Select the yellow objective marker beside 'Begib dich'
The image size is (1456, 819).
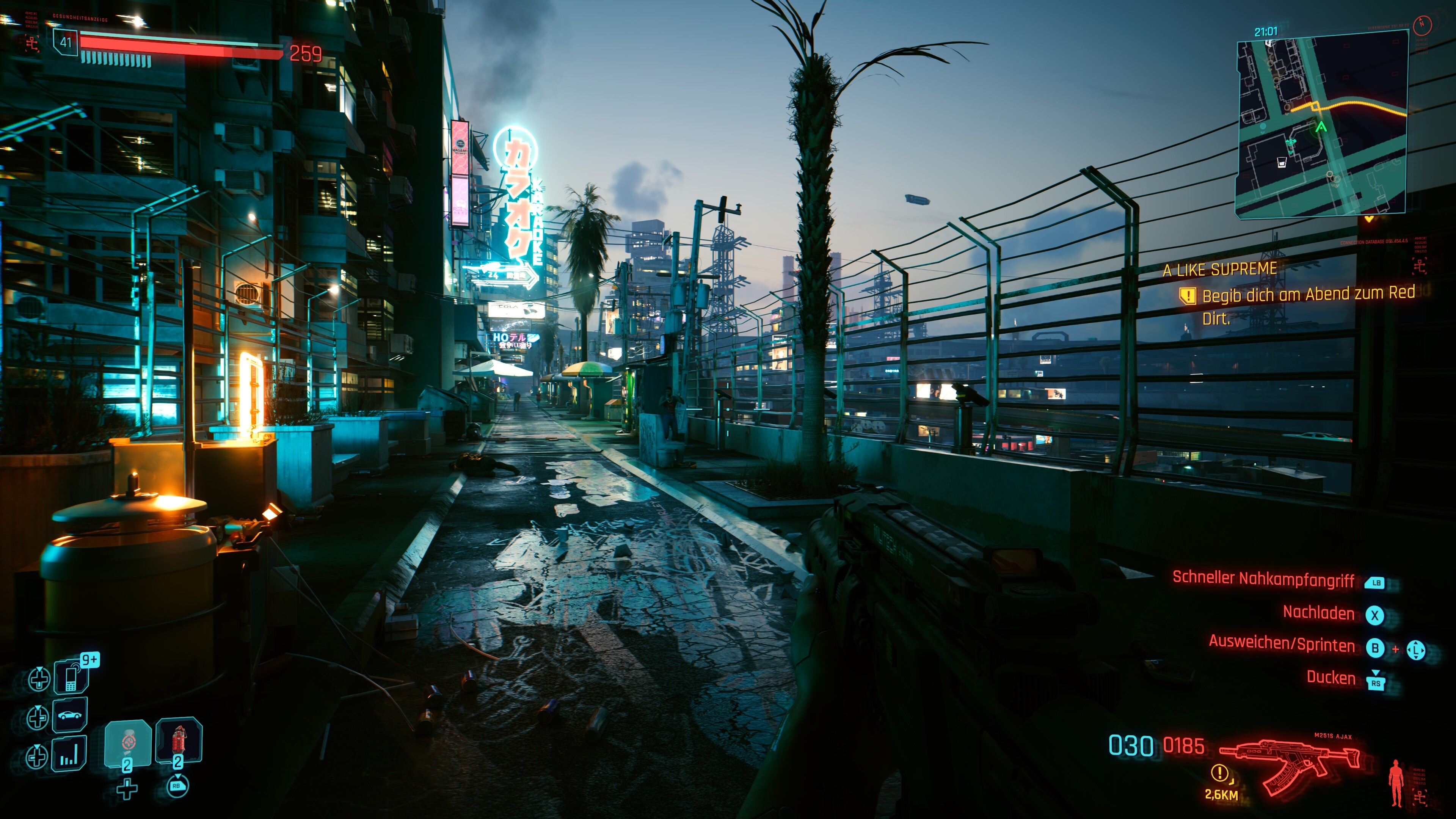(x=1187, y=296)
